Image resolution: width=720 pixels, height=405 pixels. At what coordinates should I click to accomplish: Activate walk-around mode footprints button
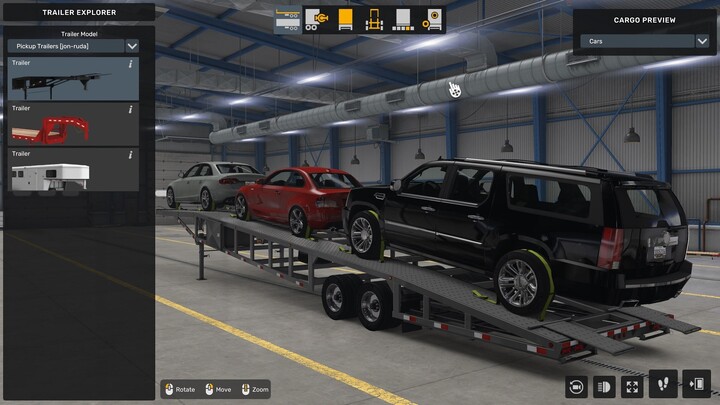665,386
